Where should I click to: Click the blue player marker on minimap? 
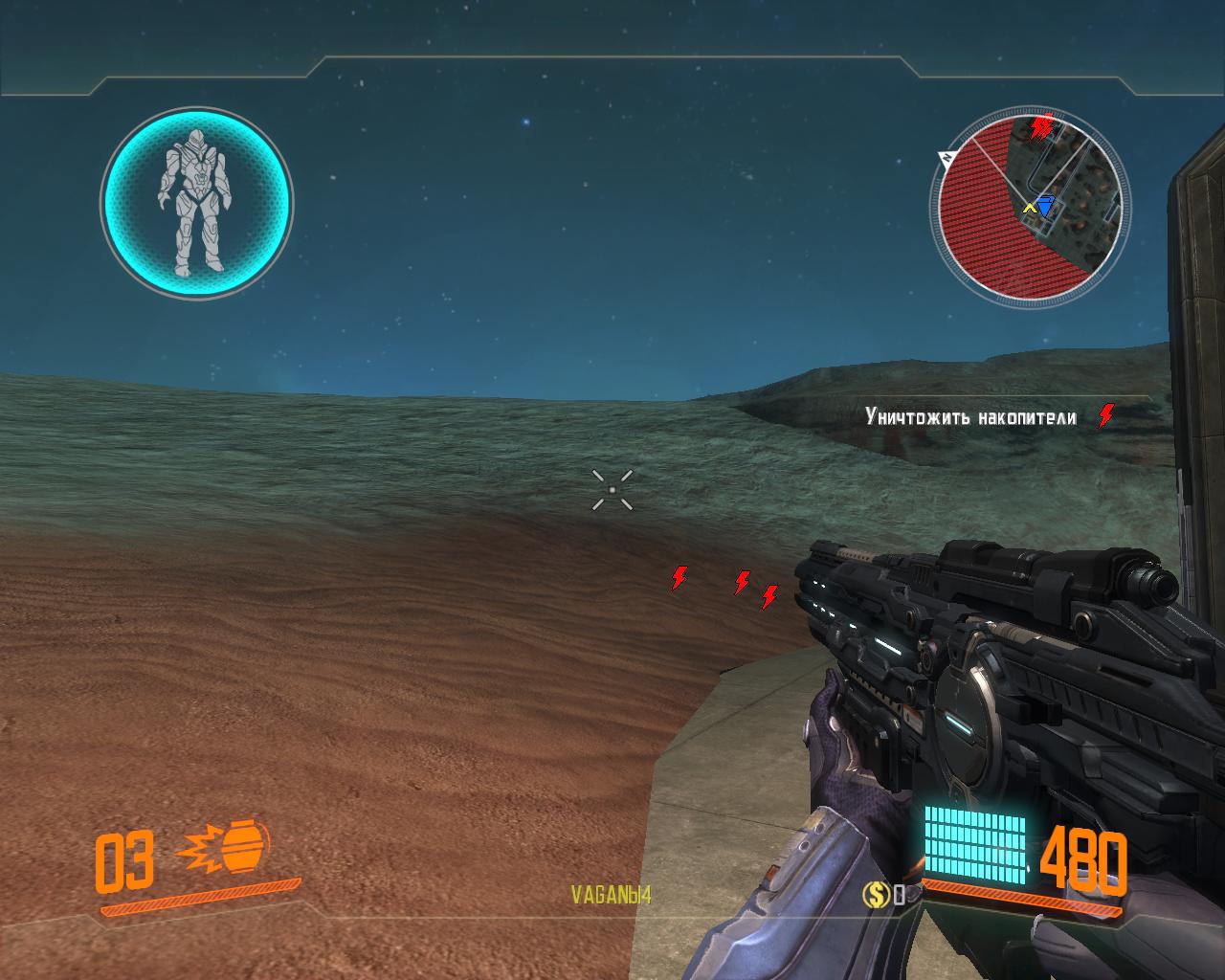1045,206
